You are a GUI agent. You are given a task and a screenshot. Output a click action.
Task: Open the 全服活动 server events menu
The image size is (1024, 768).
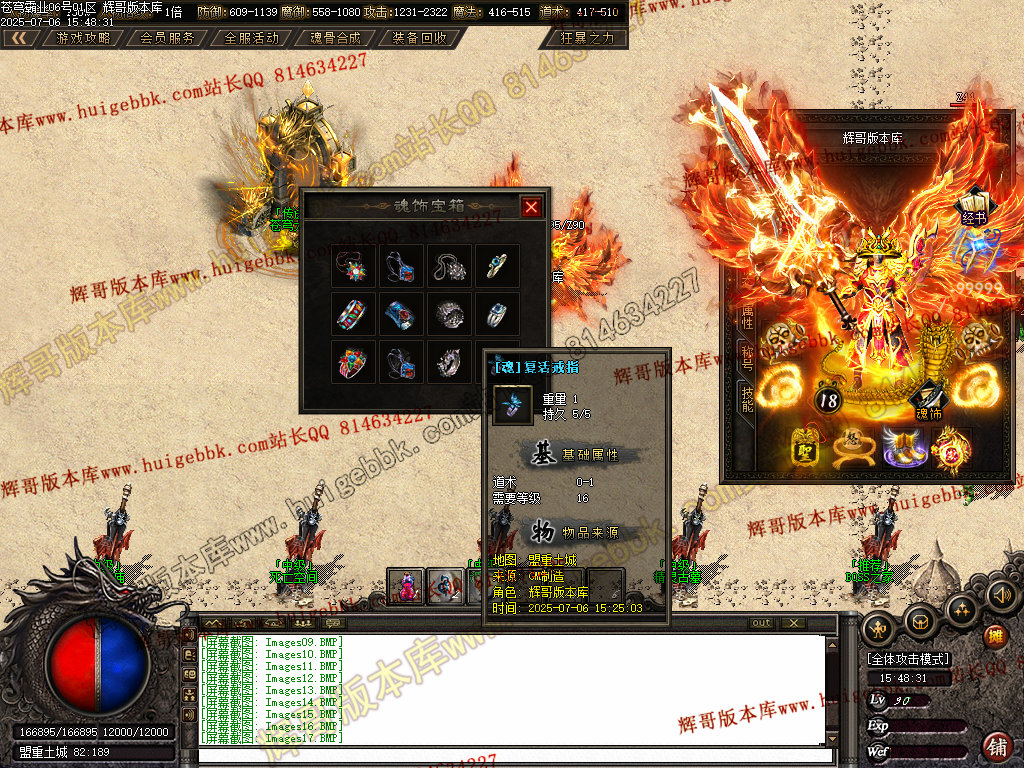click(251, 38)
